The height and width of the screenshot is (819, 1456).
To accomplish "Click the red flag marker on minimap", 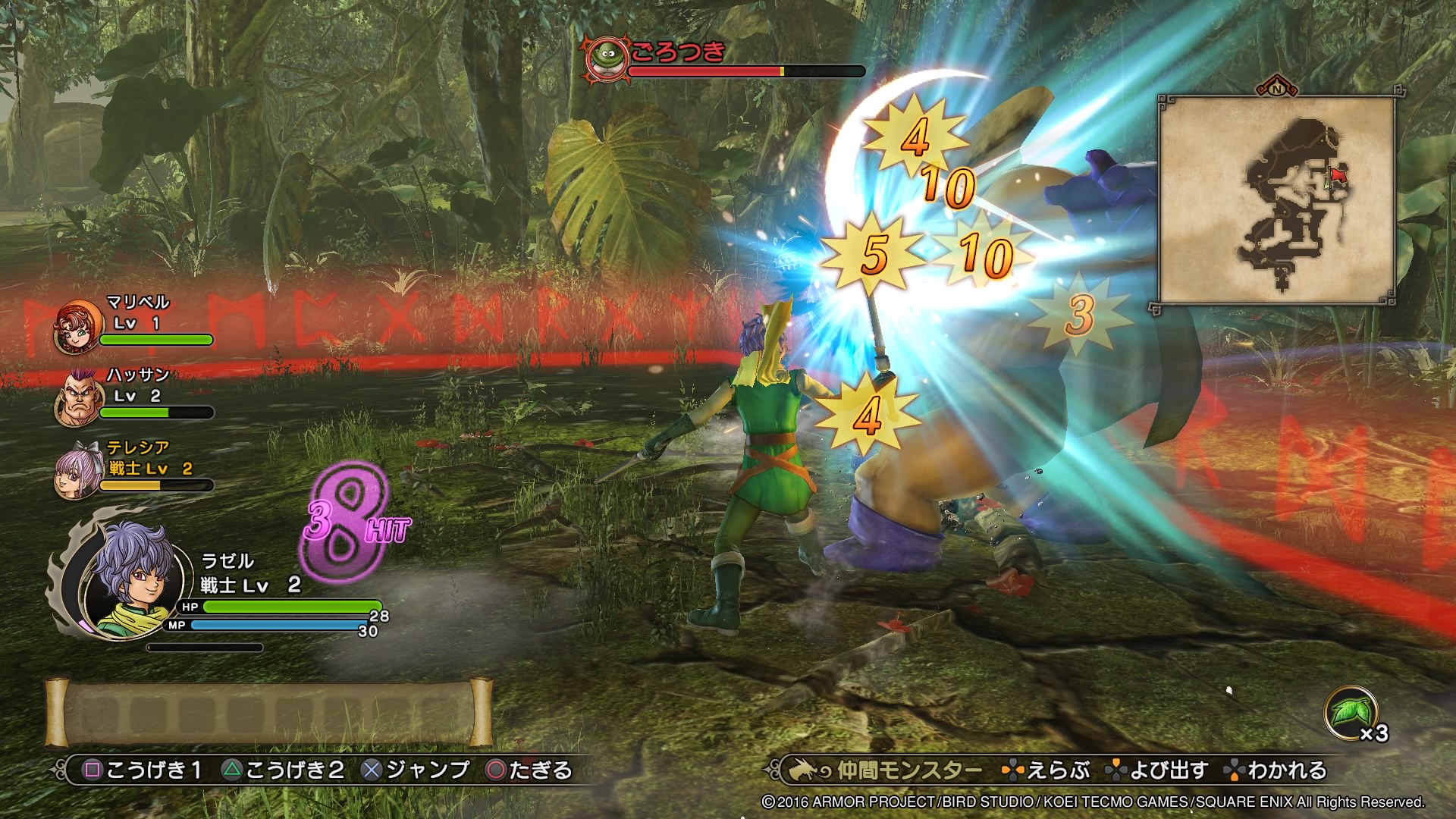I will [1335, 176].
